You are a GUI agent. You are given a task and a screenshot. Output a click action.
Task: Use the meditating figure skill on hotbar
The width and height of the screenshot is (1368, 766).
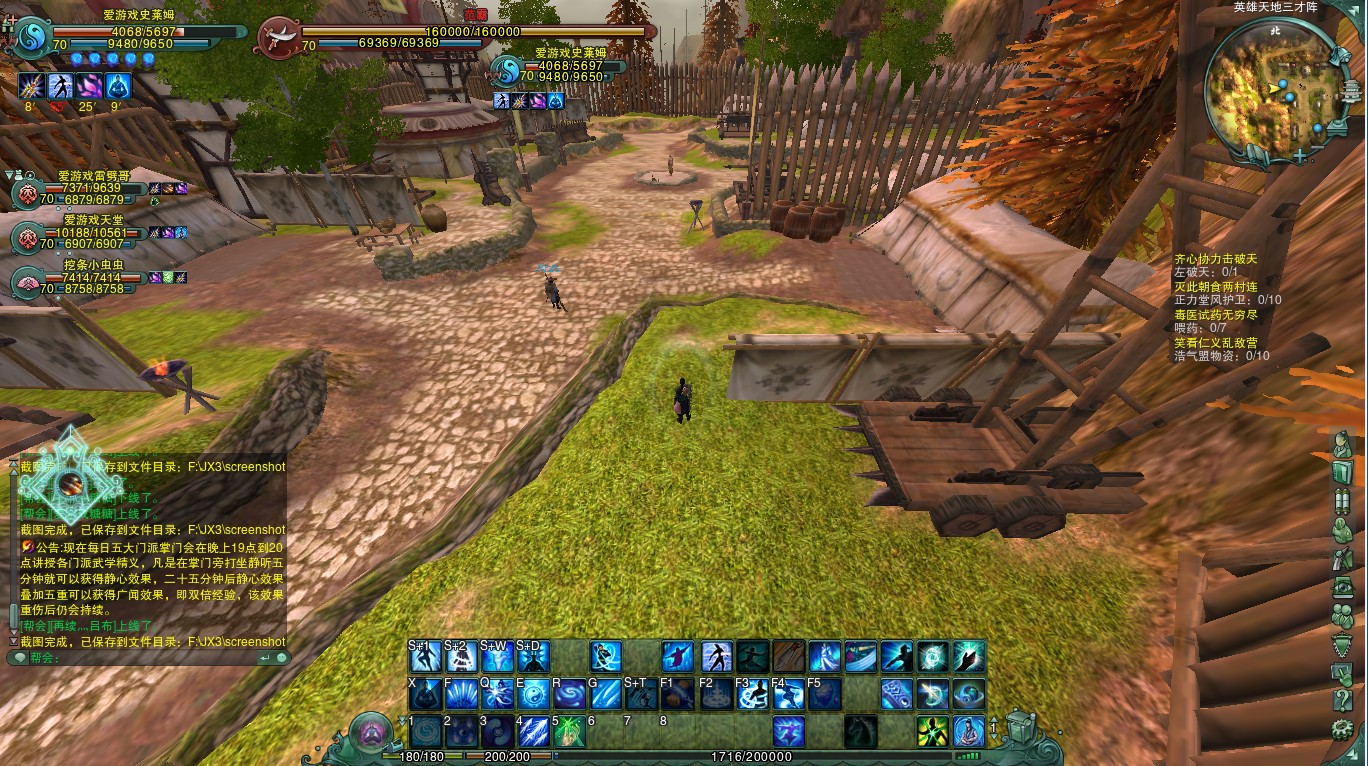(x=968, y=731)
